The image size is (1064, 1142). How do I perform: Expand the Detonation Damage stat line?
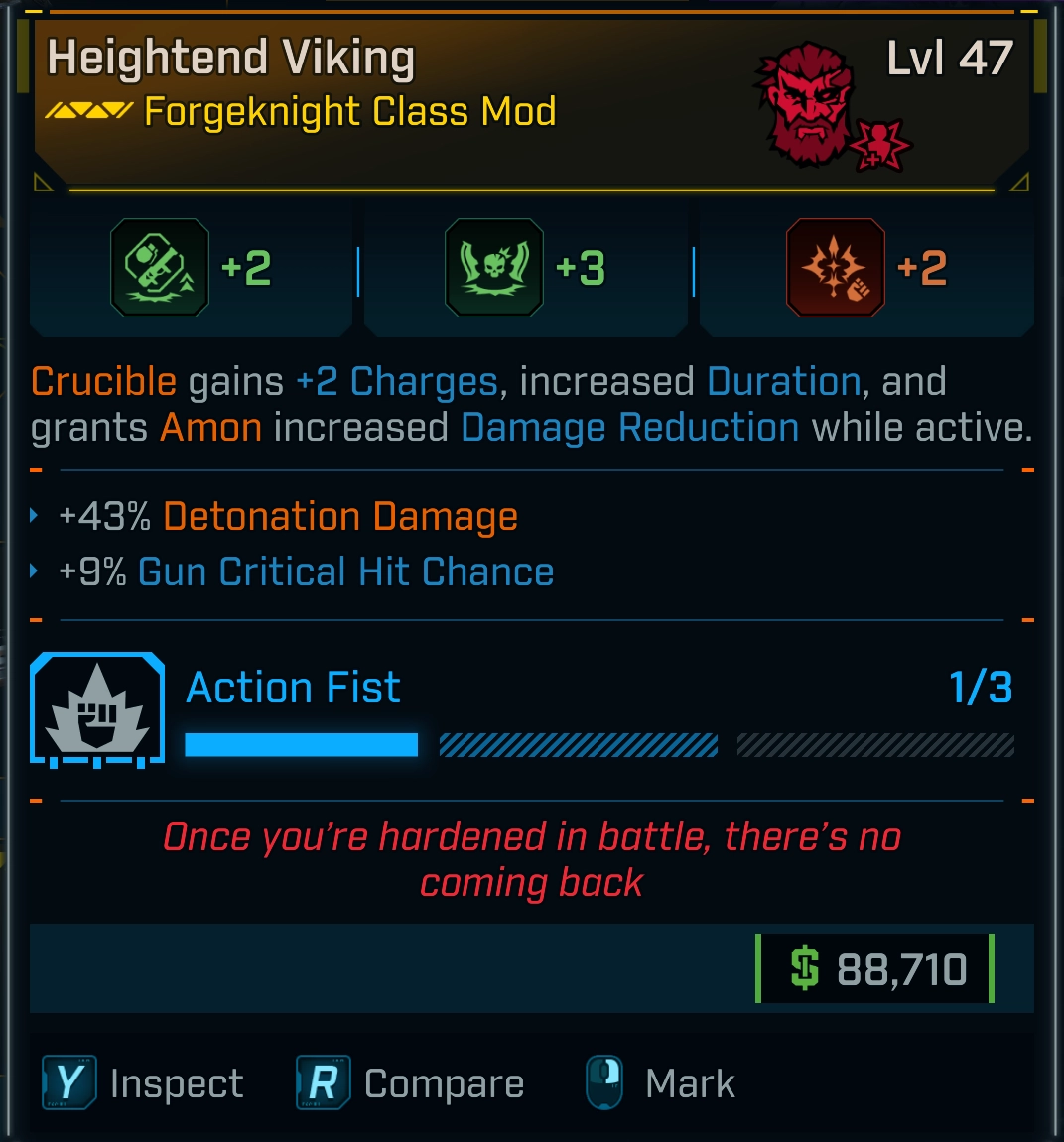click(35, 516)
